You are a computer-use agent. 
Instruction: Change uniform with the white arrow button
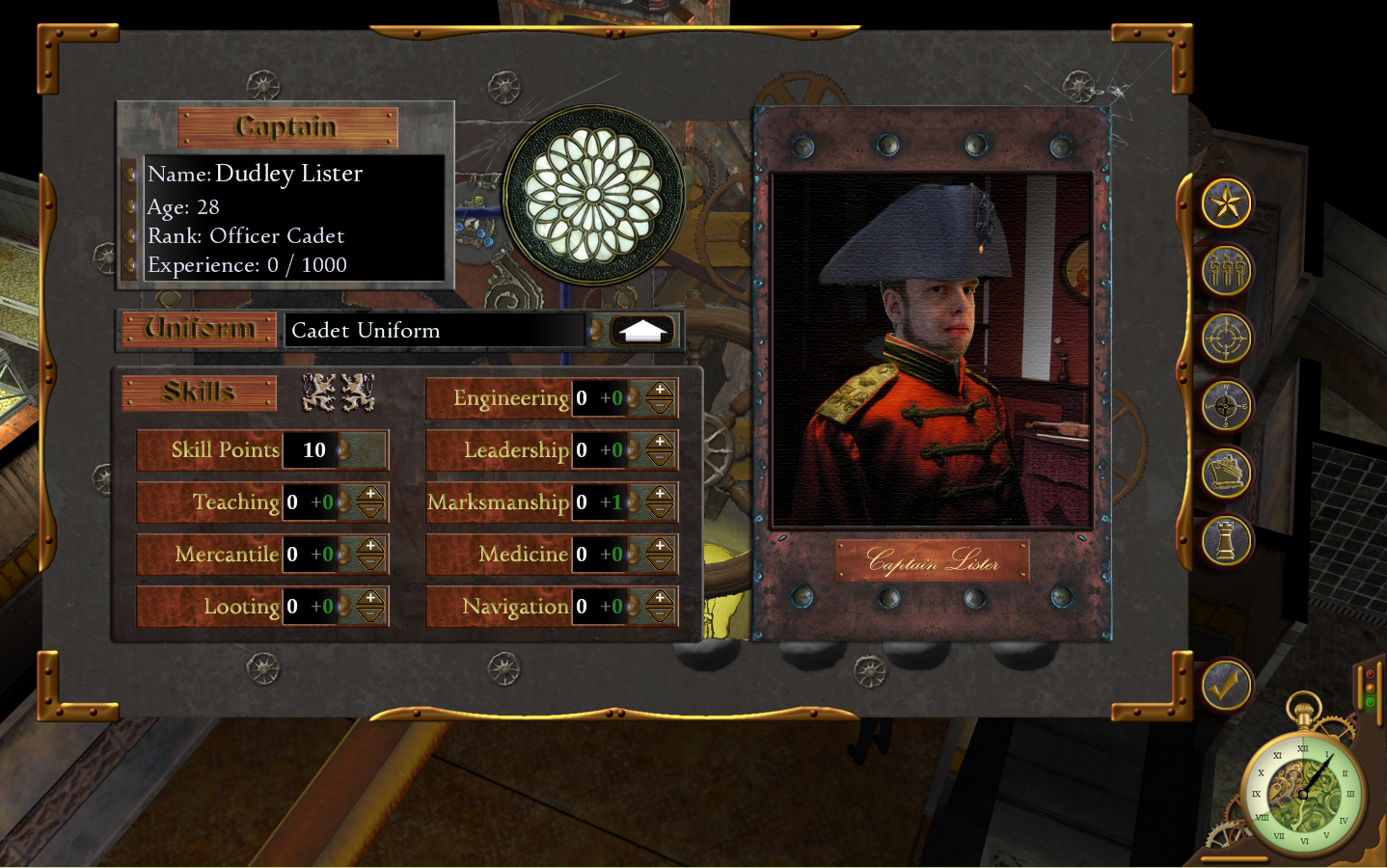coord(642,331)
